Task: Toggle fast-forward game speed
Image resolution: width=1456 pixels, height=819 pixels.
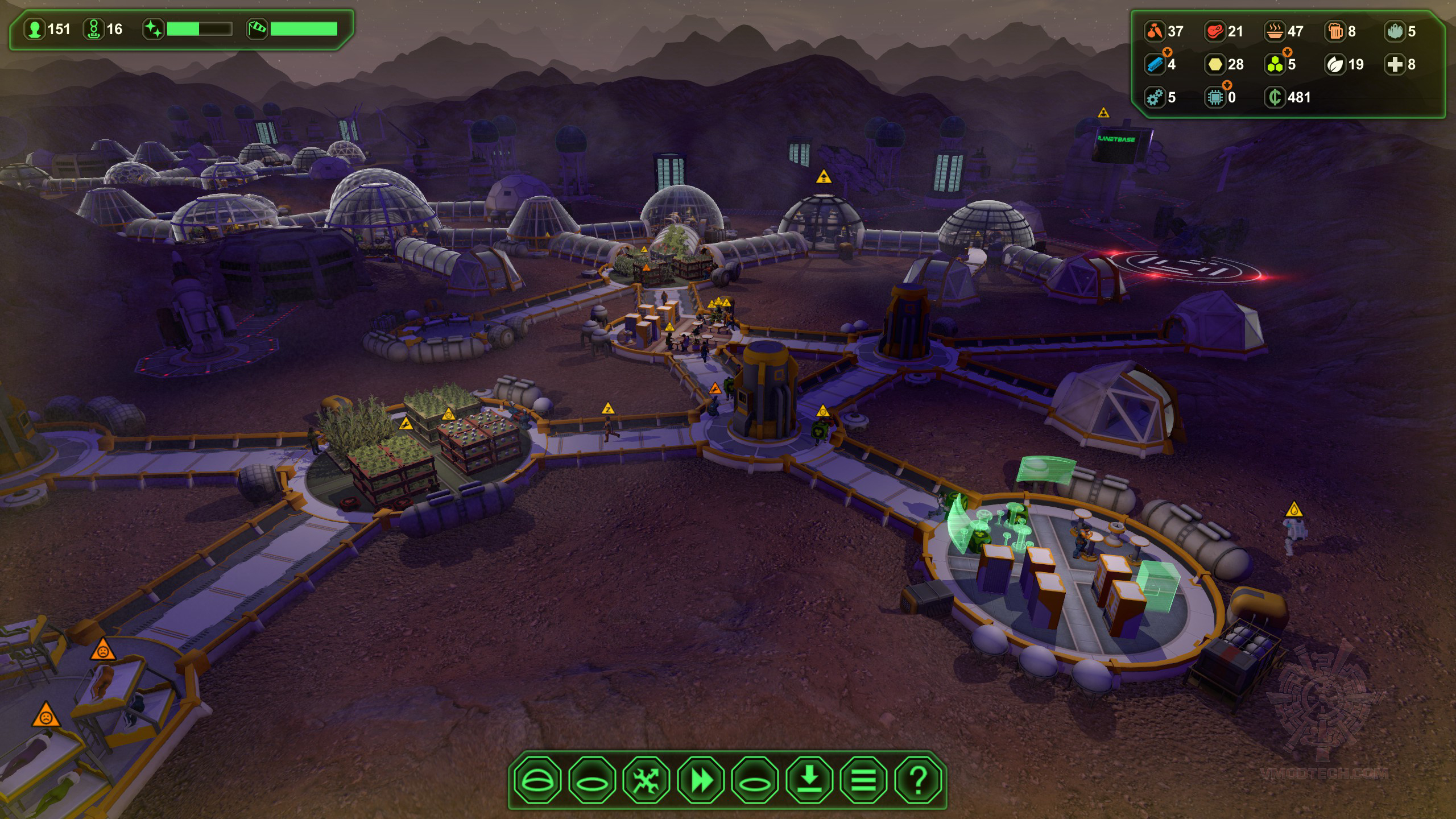Action: (701, 780)
